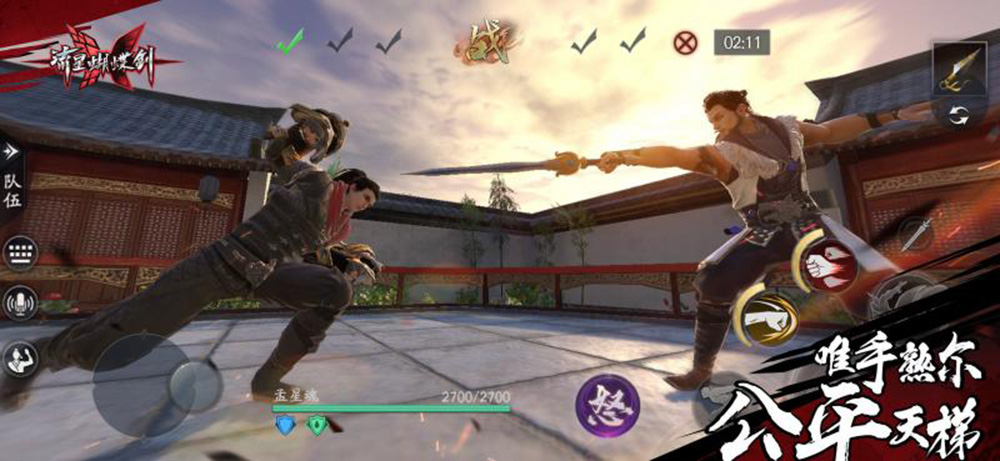
Task: Select the sword weapon slot
Action: (x=958, y=69)
